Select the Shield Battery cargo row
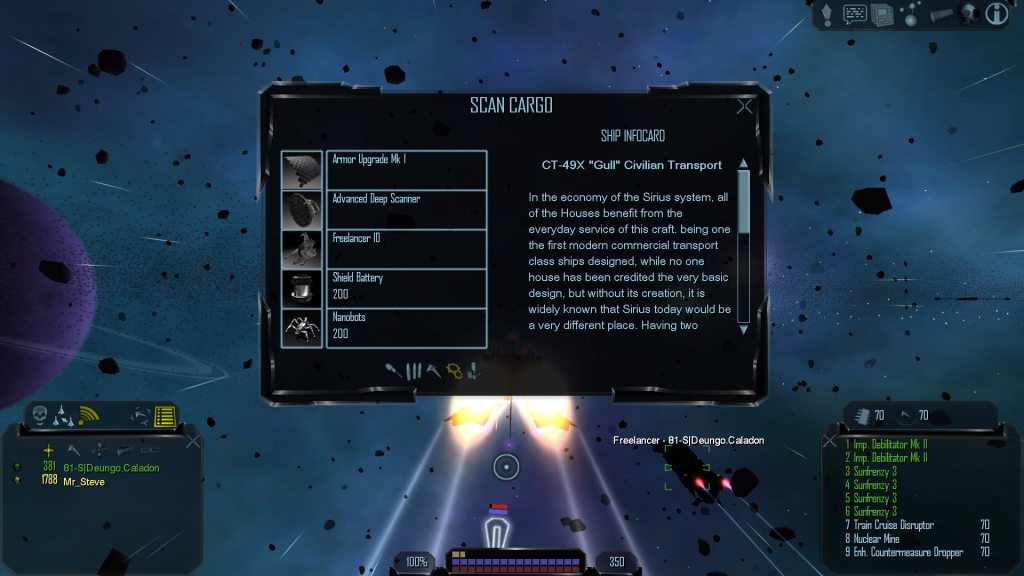 (406, 288)
